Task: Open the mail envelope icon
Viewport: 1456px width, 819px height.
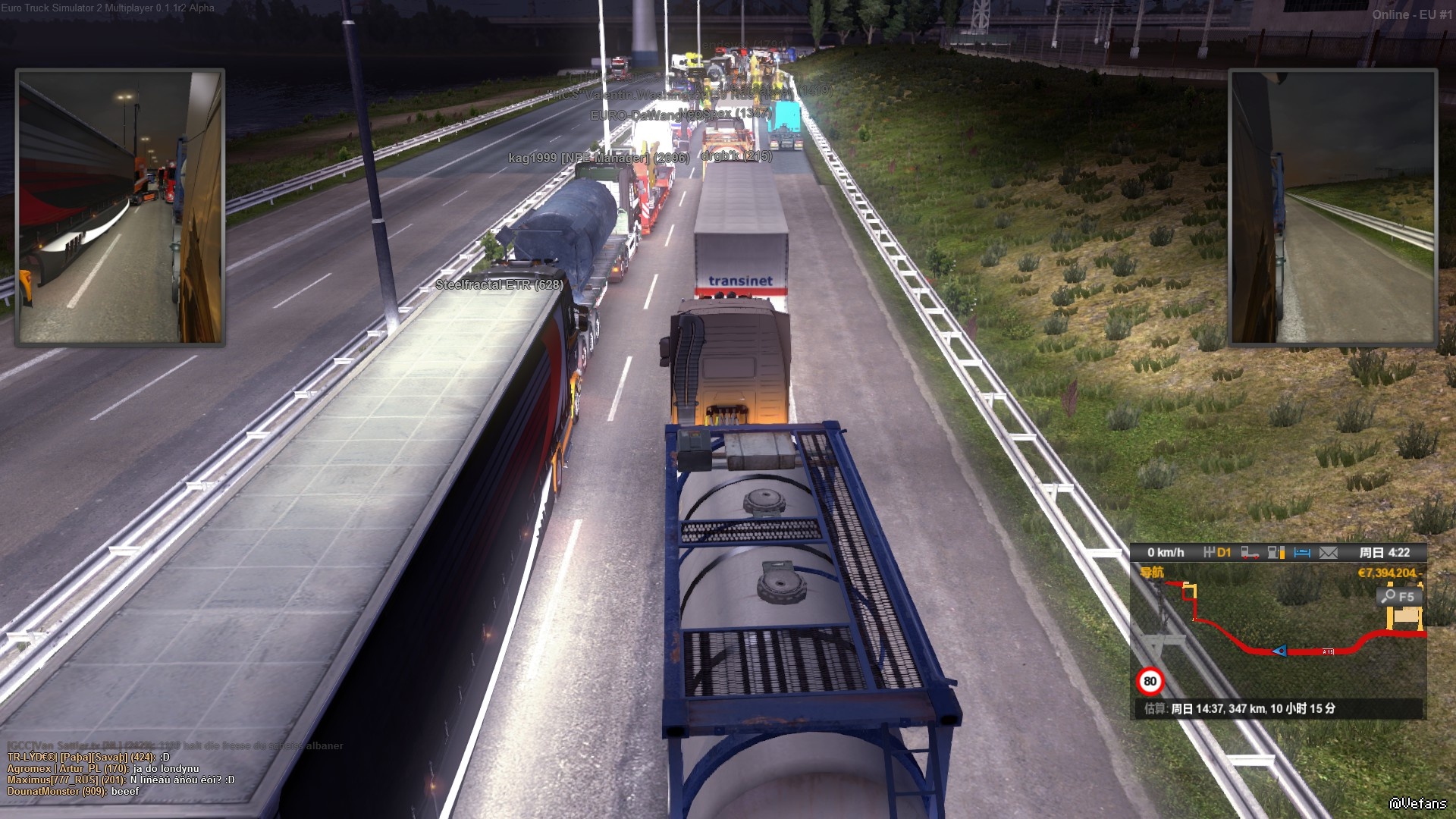Action: (1329, 553)
